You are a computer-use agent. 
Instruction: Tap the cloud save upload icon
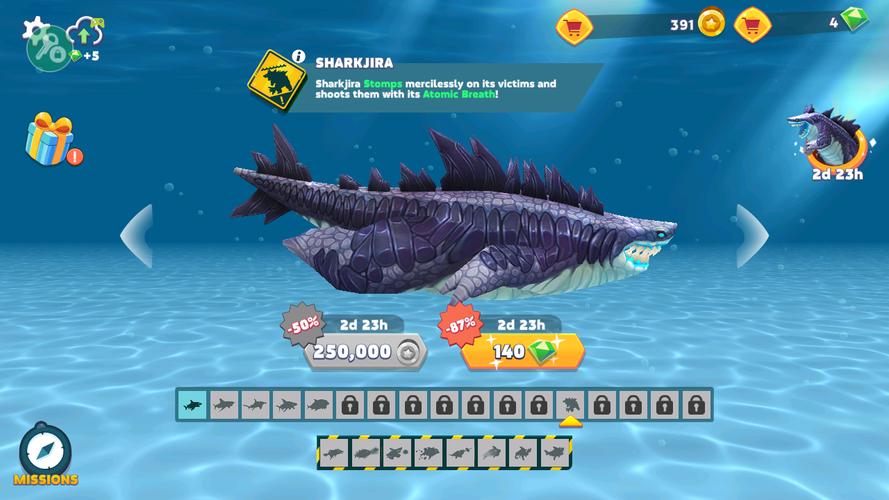[x=86, y=34]
